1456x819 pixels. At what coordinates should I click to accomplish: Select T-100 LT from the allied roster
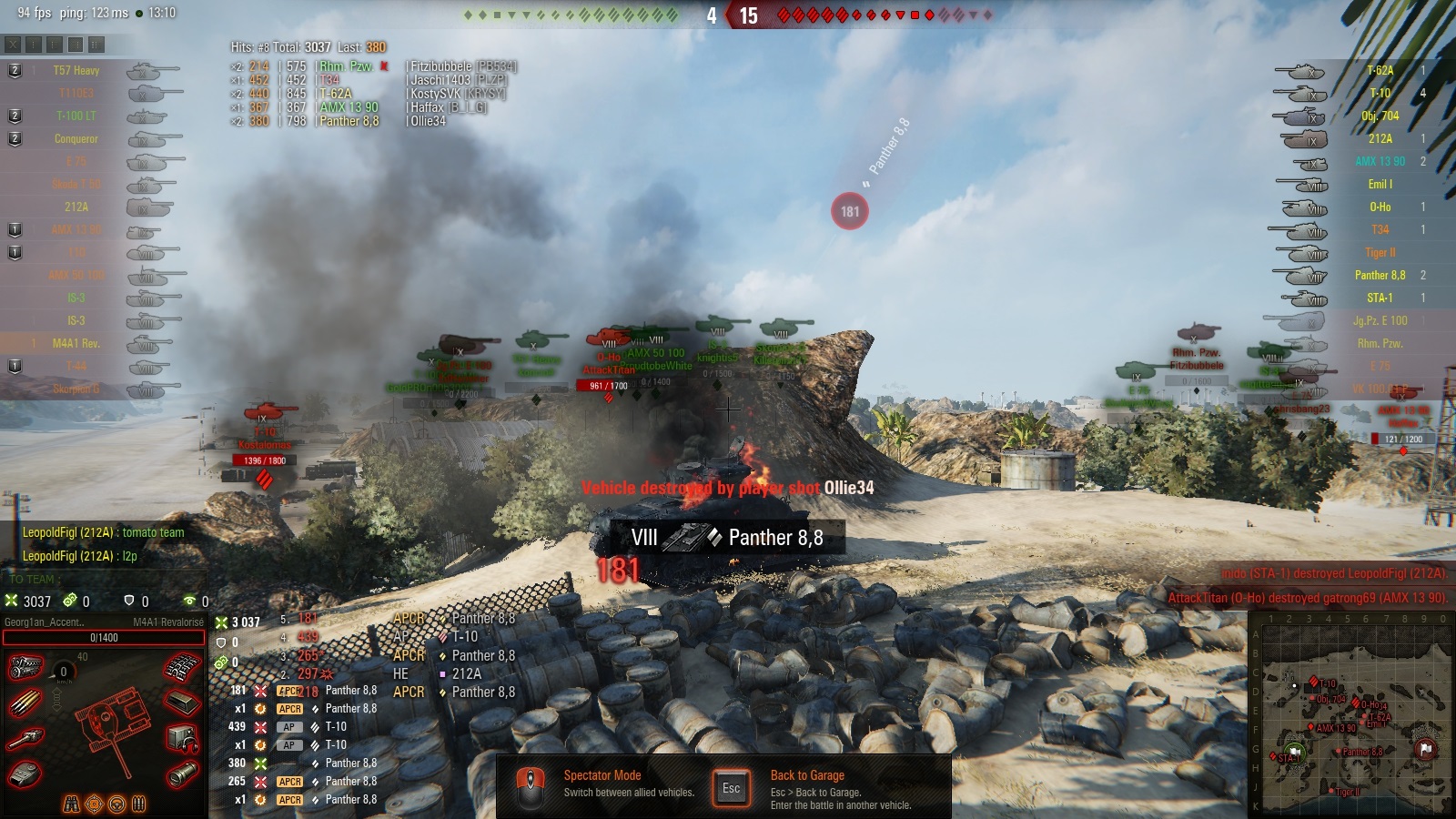pyautogui.click(x=76, y=116)
